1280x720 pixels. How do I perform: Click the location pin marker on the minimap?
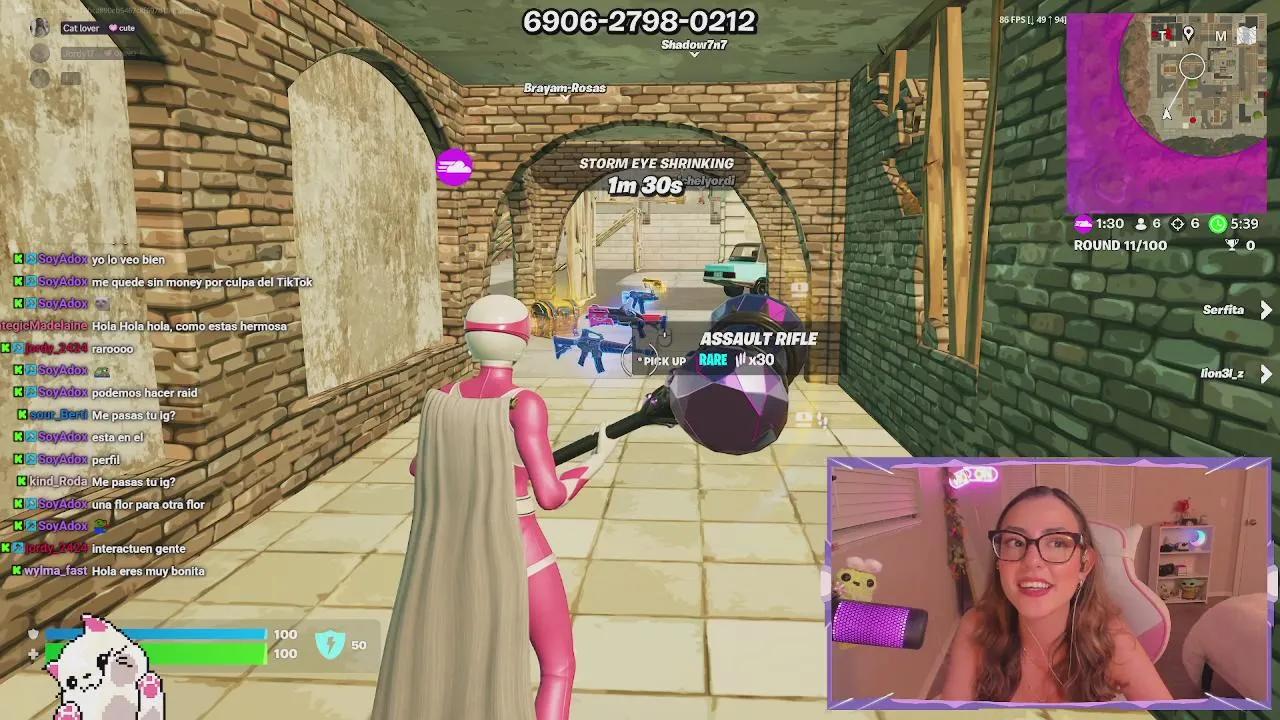[1189, 33]
